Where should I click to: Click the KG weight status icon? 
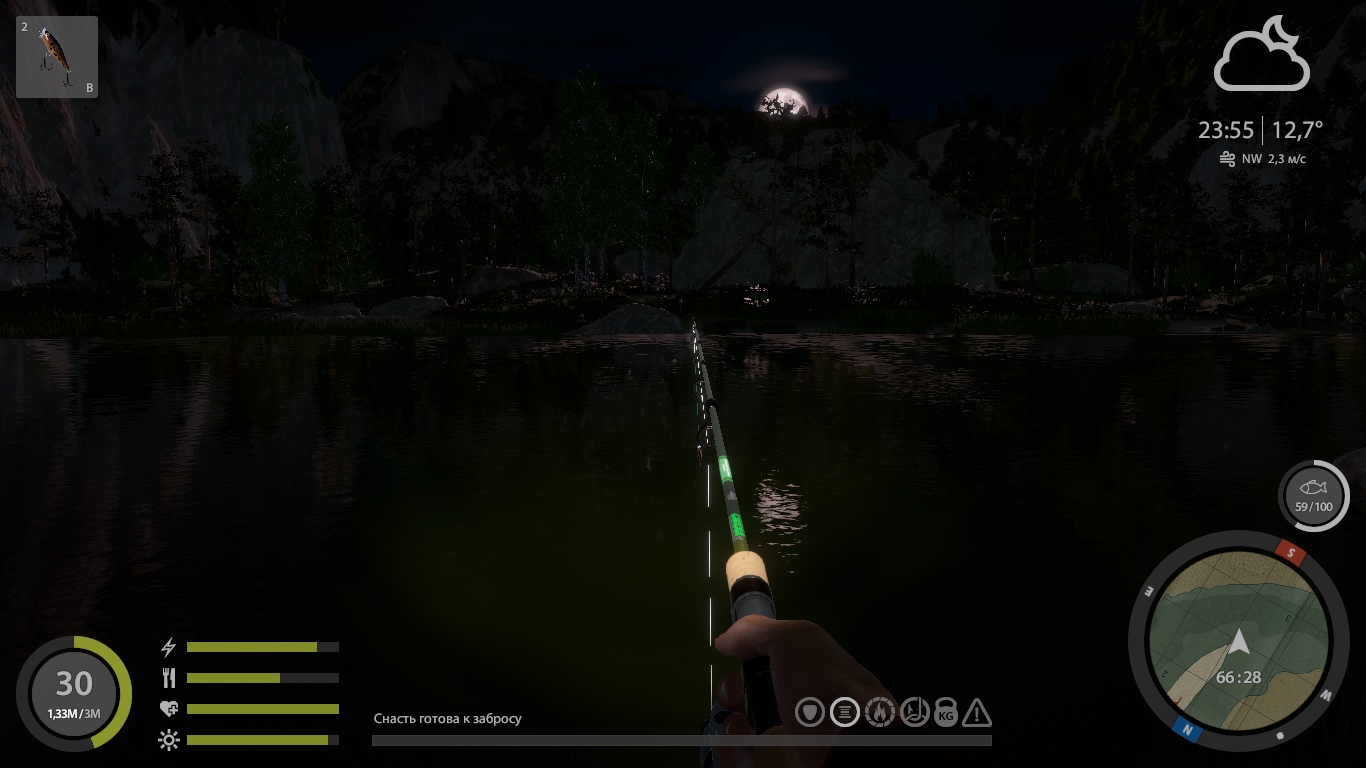click(x=945, y=713)
